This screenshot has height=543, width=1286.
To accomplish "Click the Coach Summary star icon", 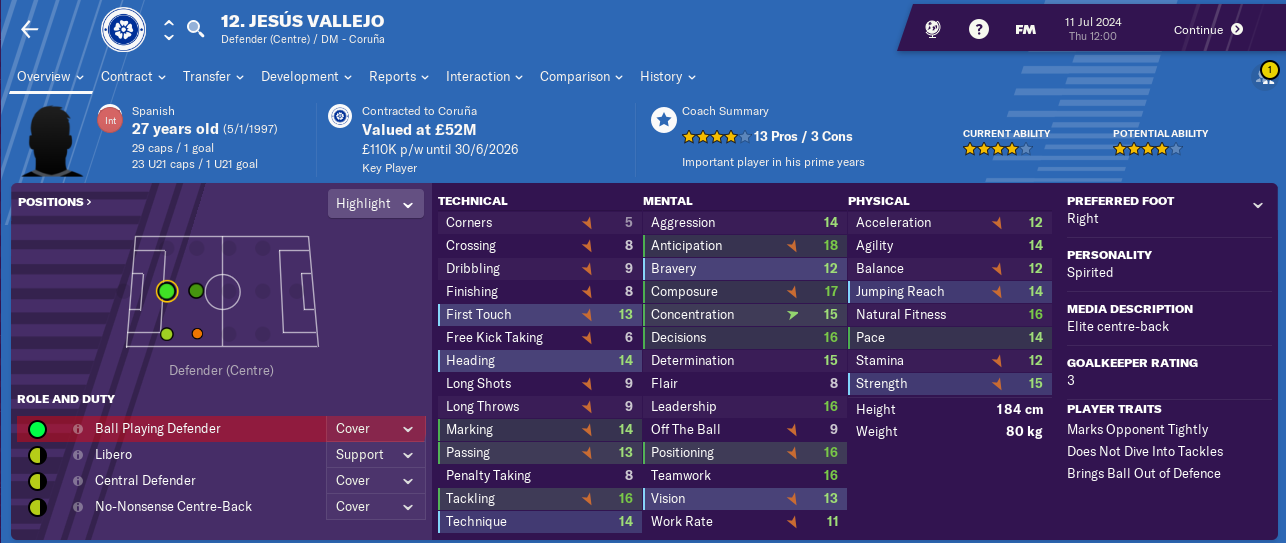I will 663,121.
